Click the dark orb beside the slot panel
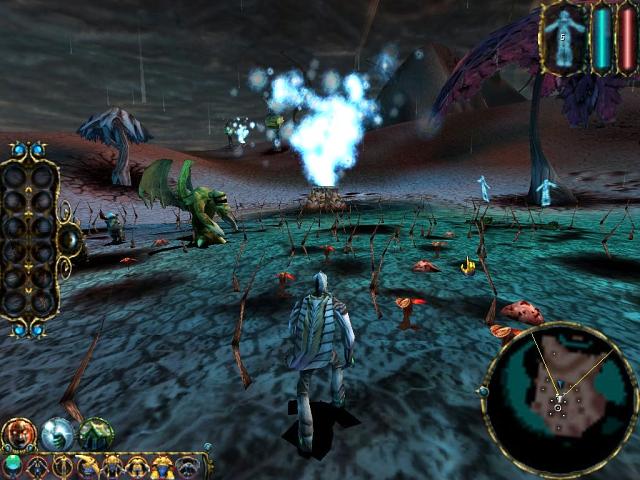This screenshot has height=480, width=640. click(x=71, y=240)
